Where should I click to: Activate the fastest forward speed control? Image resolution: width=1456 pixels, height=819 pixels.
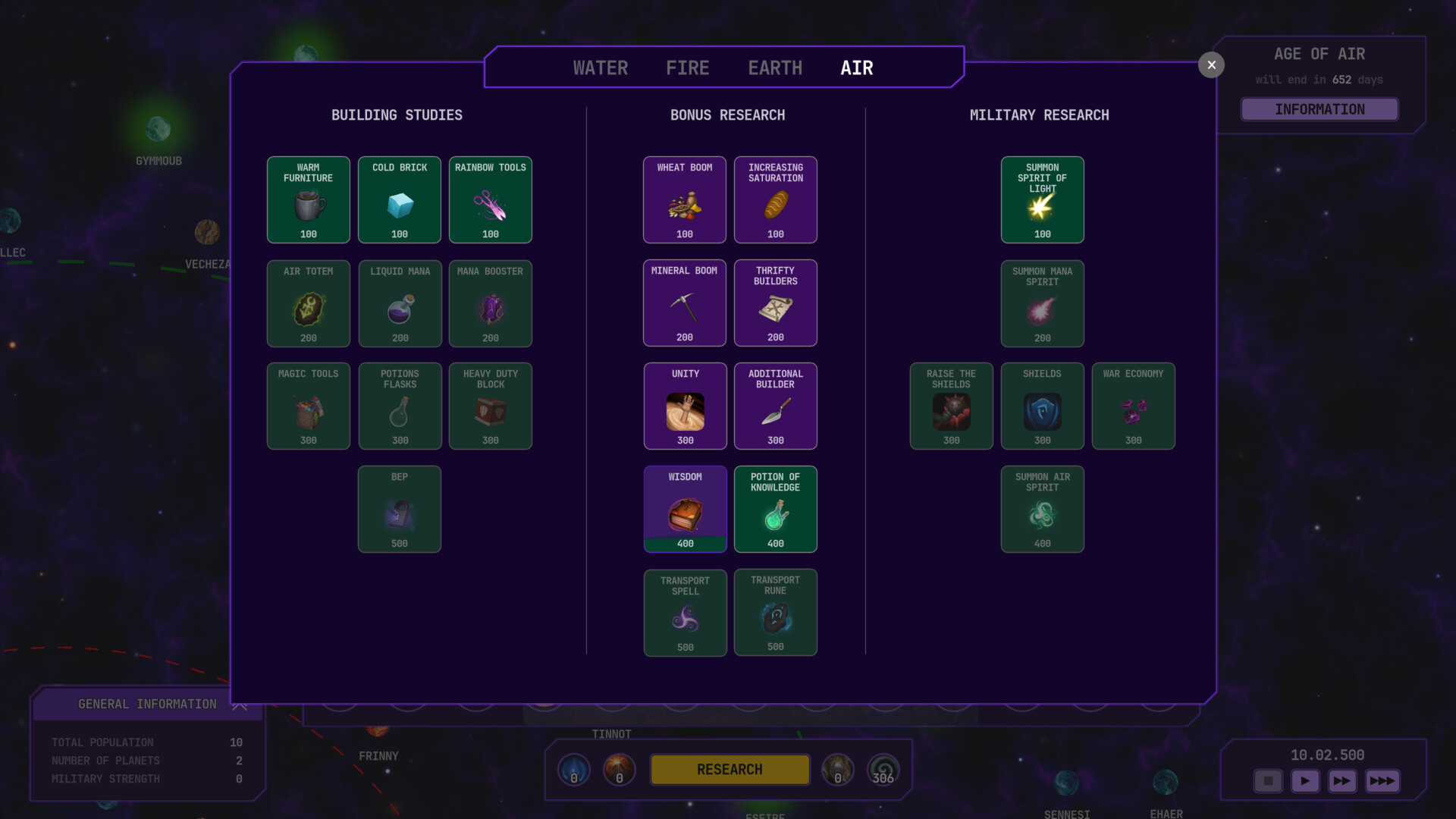1382,780
